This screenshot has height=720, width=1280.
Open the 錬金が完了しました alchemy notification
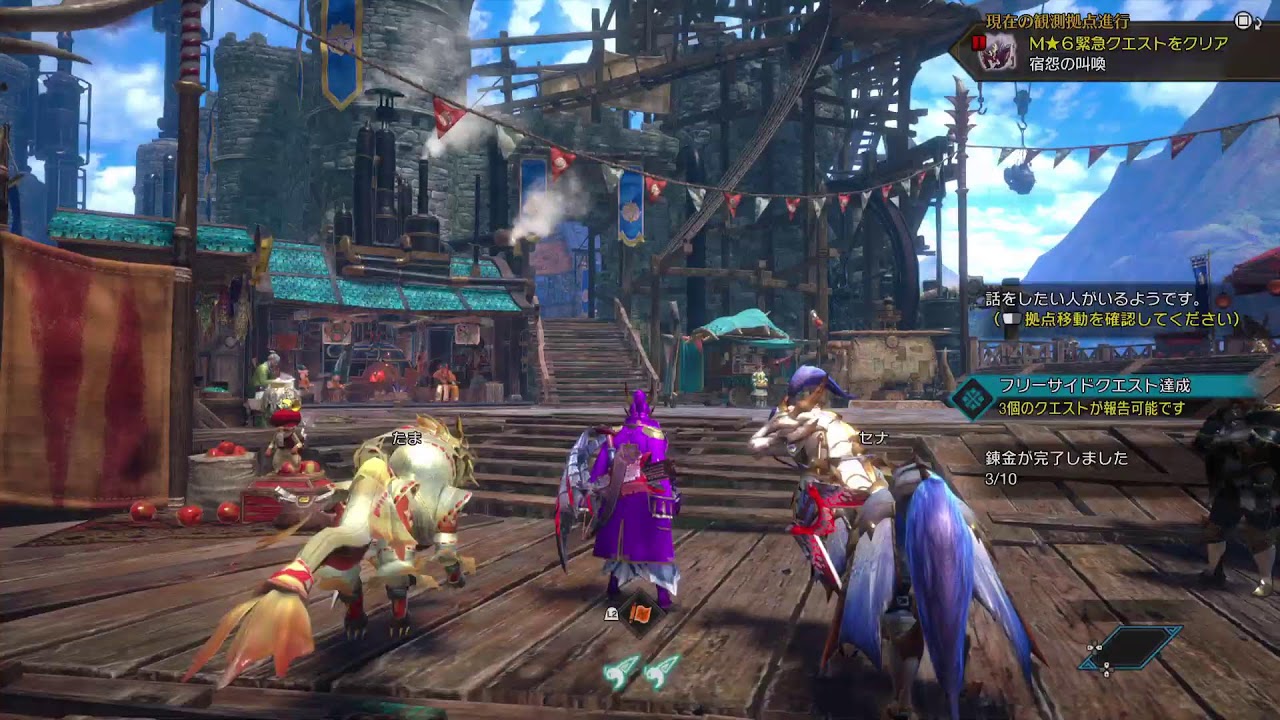pyautogui.click(x=1056, y=458)
